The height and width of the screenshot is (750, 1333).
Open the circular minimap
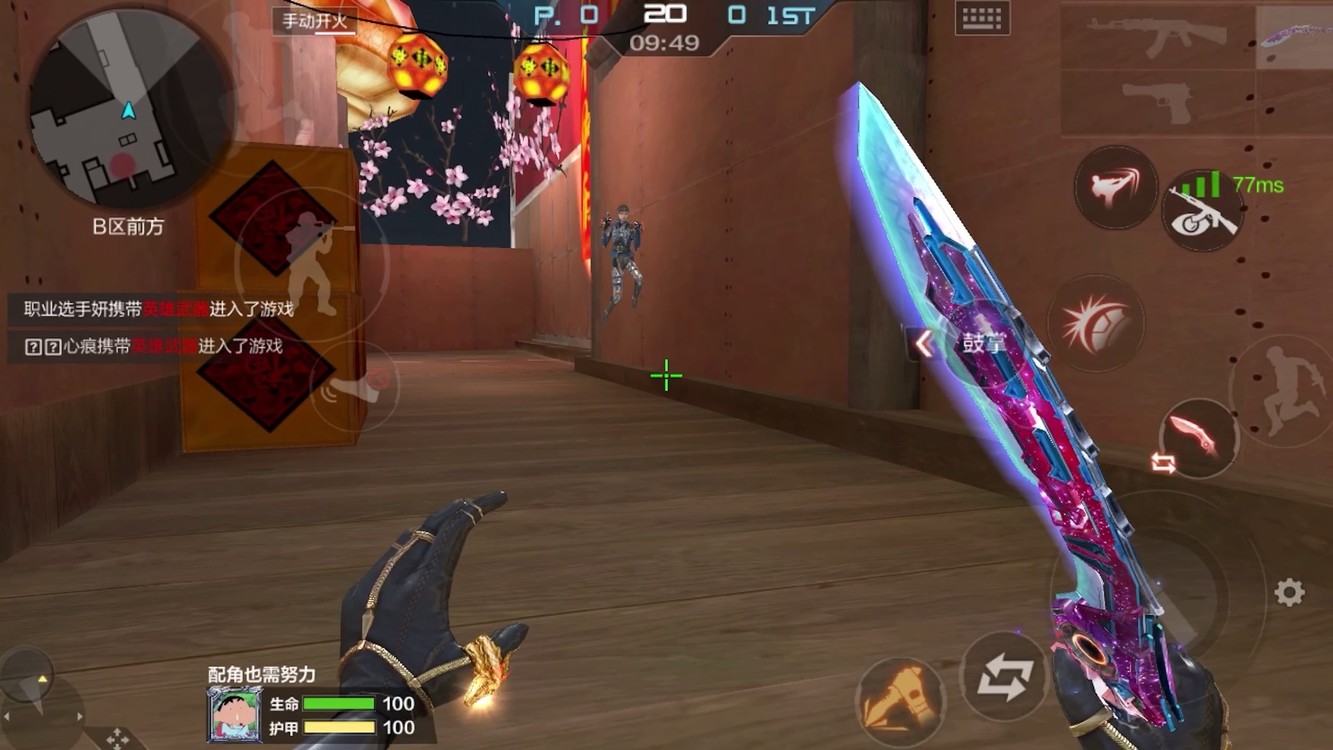click(127, 110)
